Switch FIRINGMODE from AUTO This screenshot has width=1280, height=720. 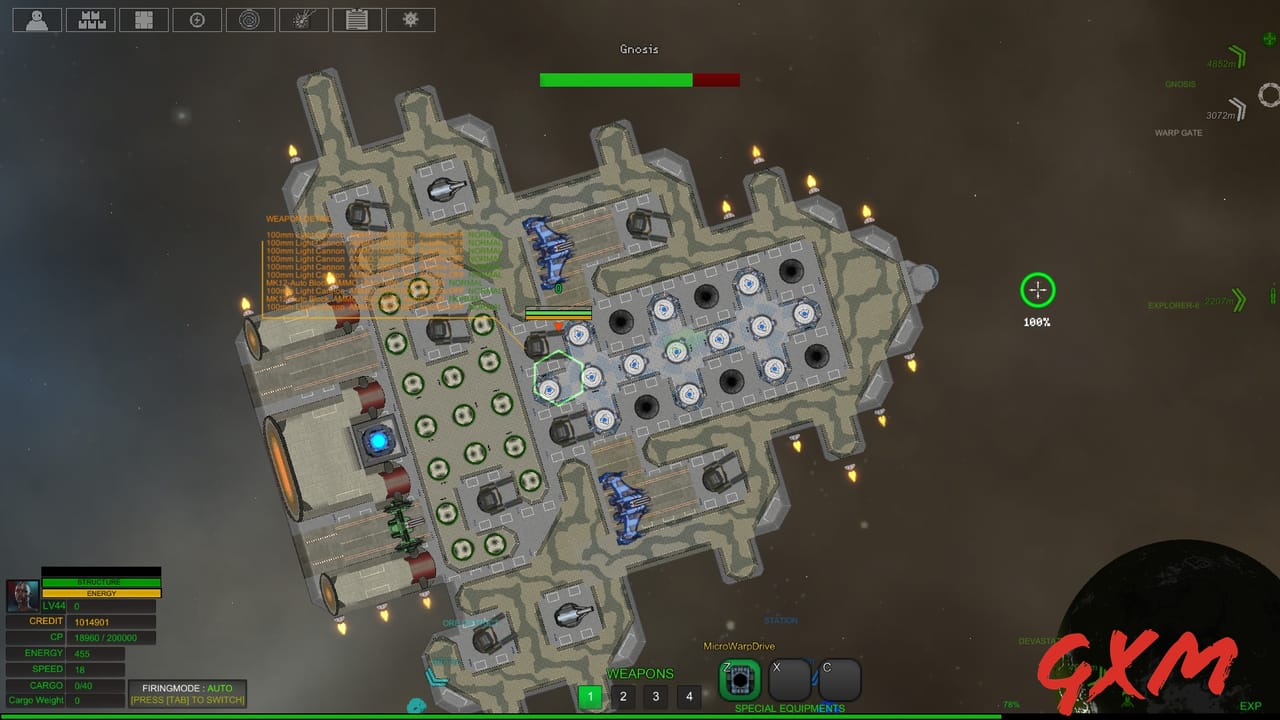[x=186, y=693]
